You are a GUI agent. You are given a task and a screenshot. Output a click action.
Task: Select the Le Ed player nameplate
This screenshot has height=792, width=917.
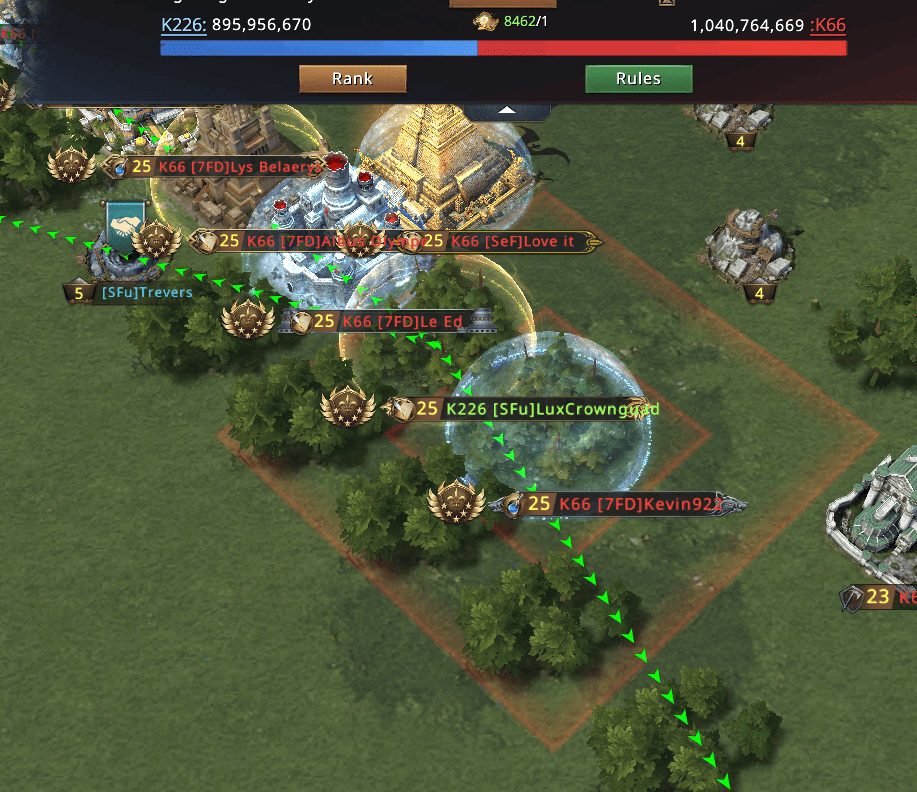click(x=390, y=321)
